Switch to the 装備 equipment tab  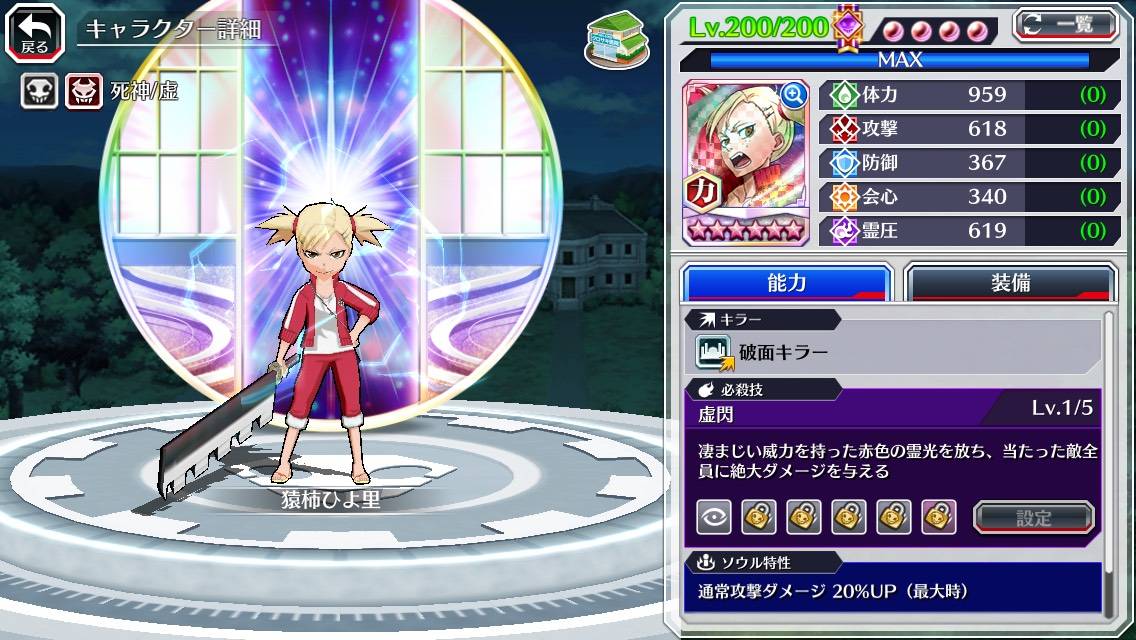(x=1010, y=283)
